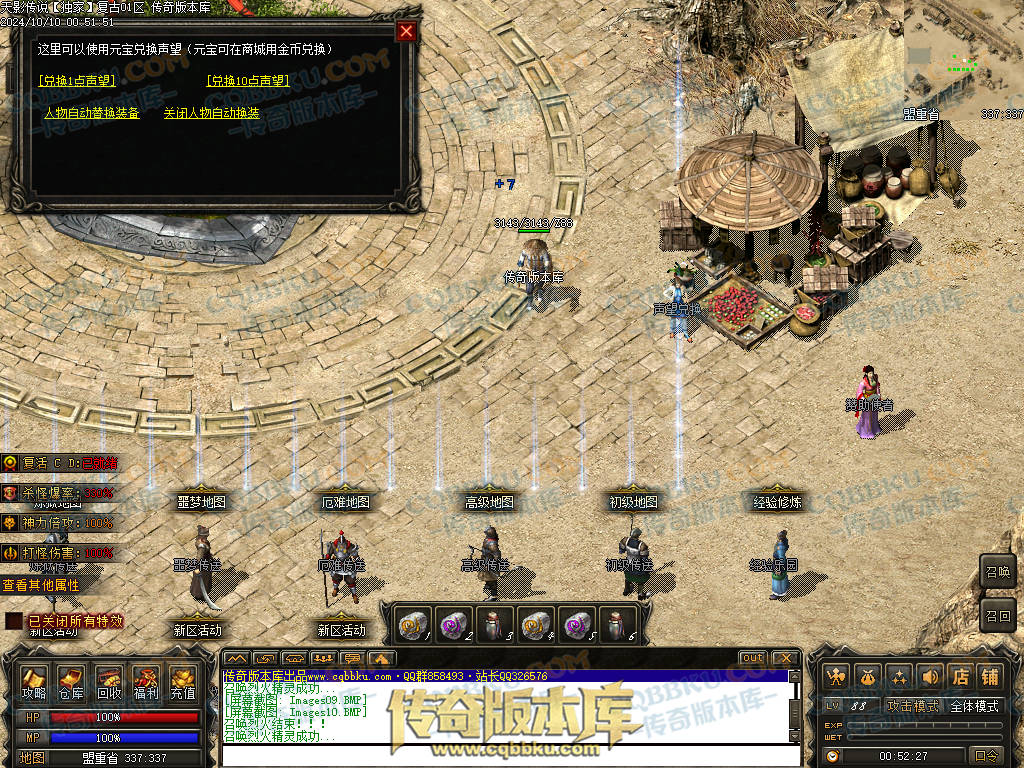Choose 兑换10点声望 exchange option
The height and width of the screenshot is (768, 1024).
tap(248, 81)
